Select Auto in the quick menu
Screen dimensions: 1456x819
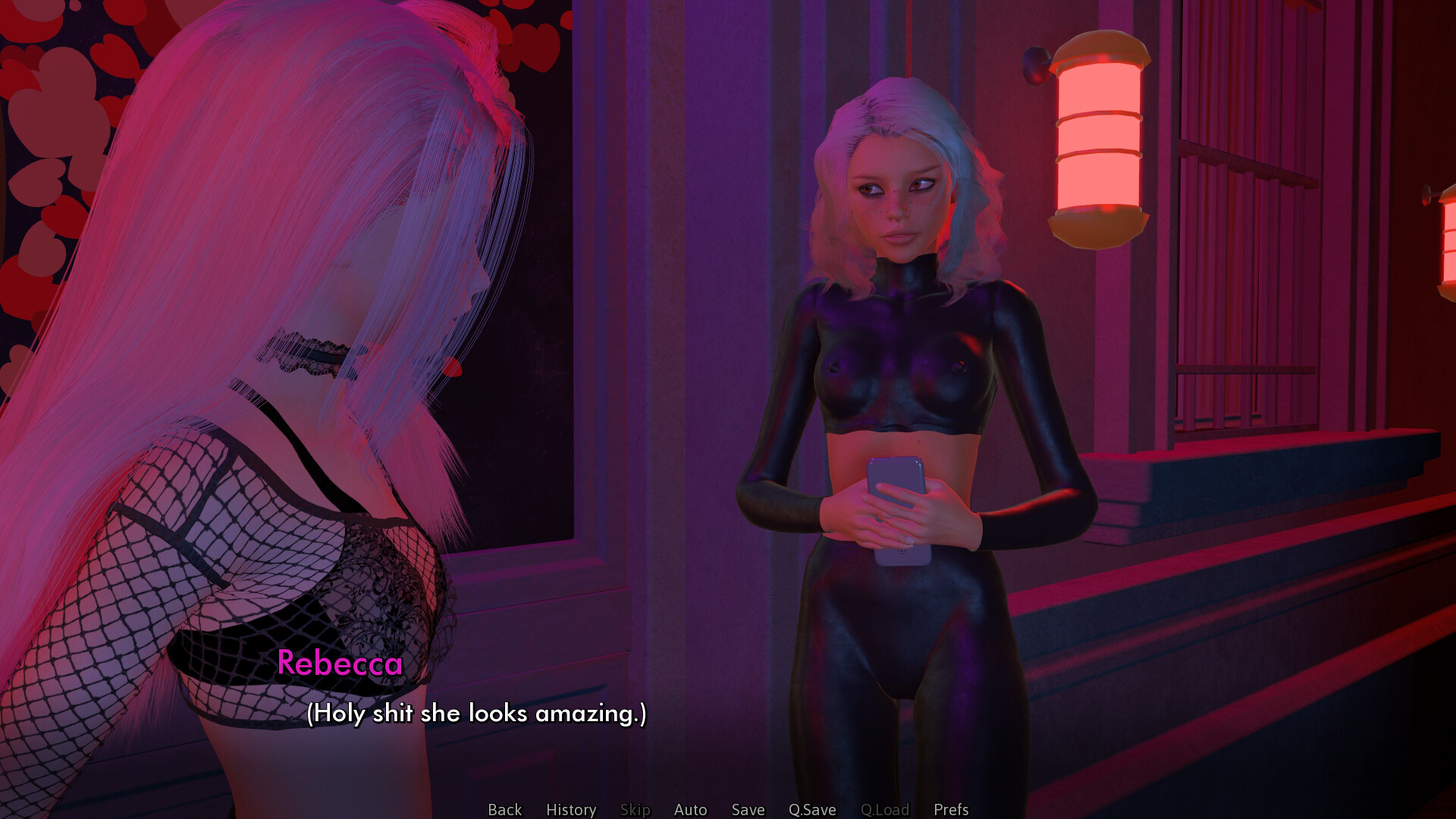(x=689, y=809)
